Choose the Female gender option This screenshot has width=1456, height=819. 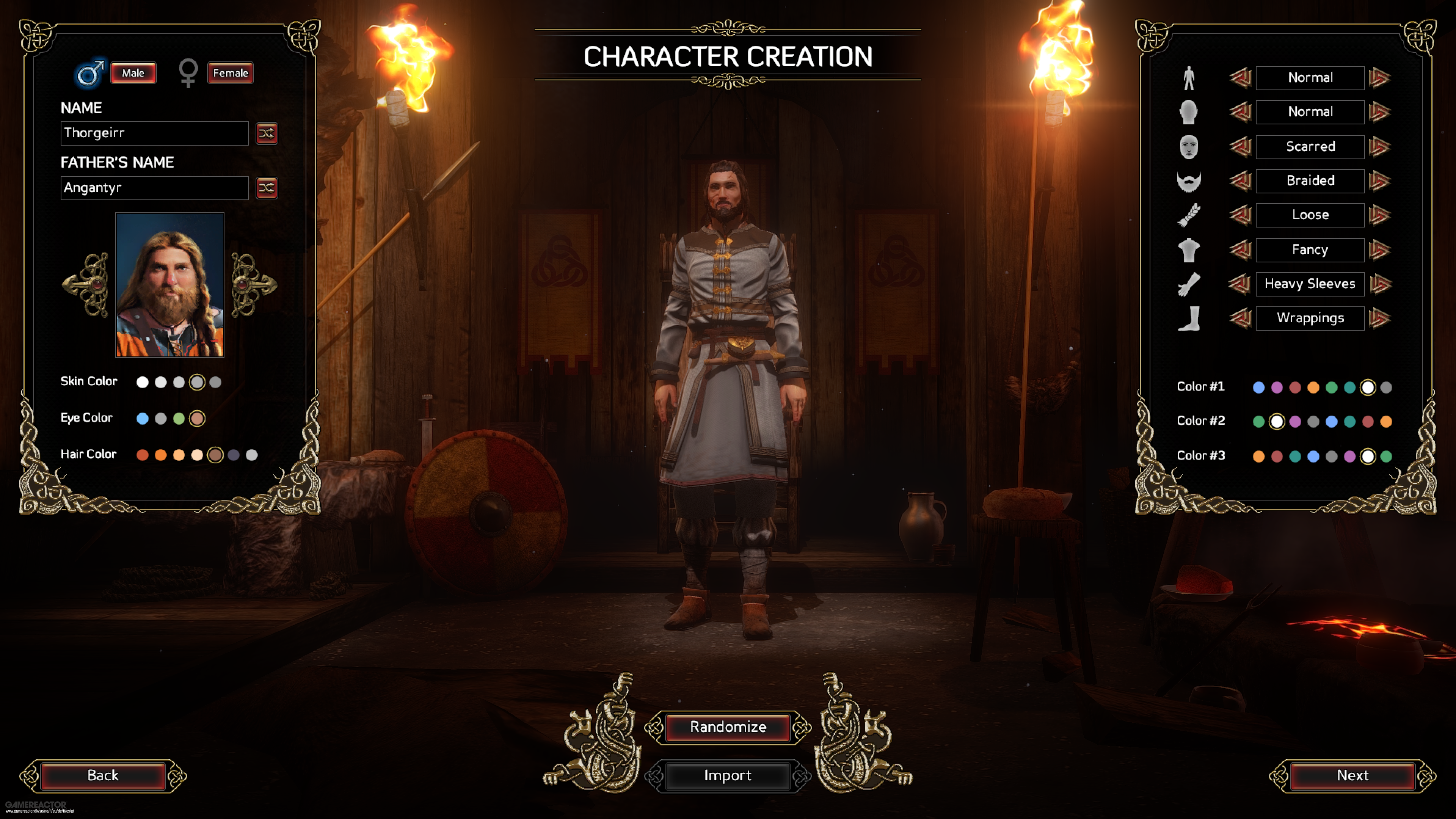[230, 73]
